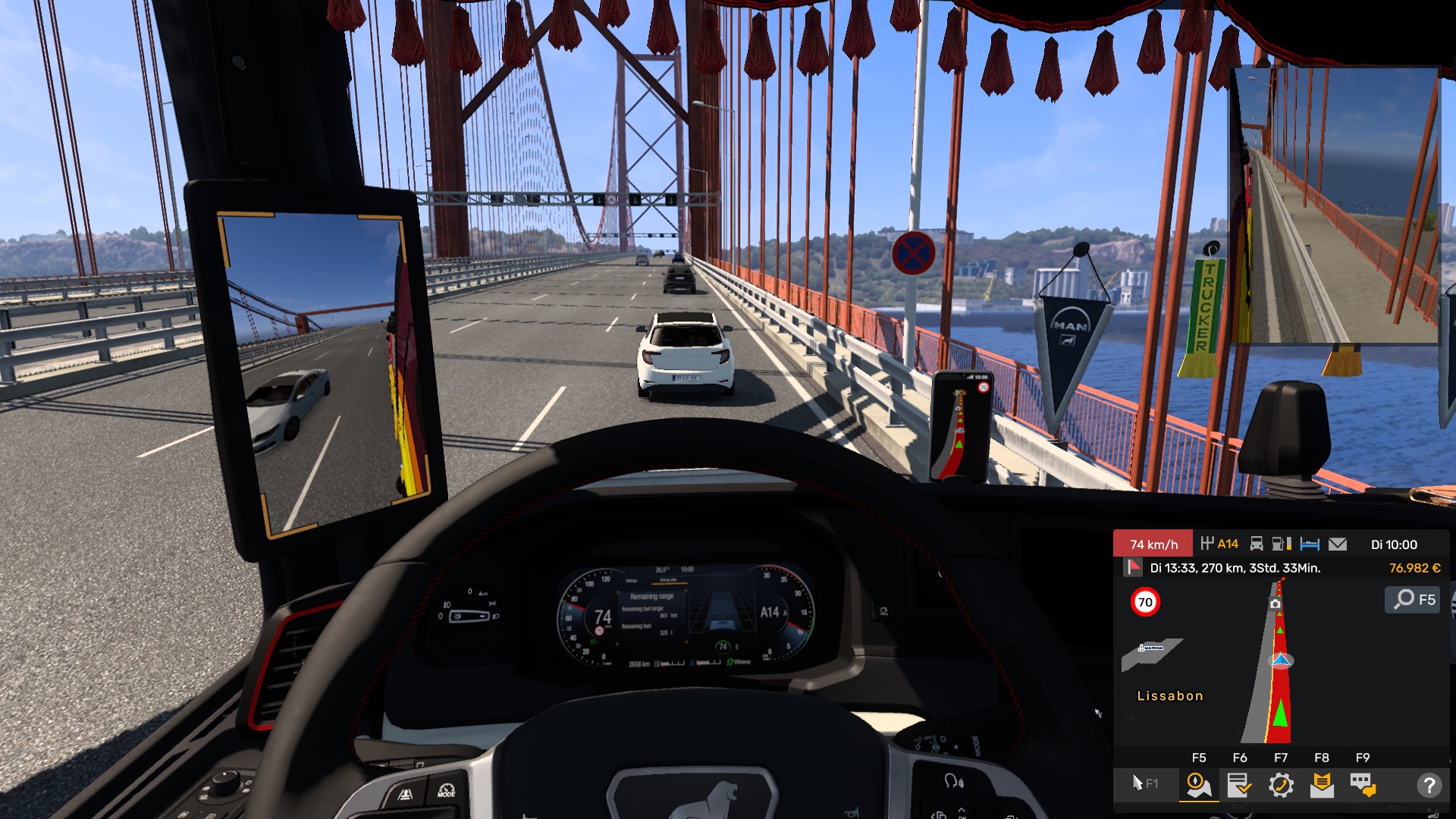Click the truck damage status icon
Image resolution: width=1456 pixels, height=819 pixels.
[1257, 544]
